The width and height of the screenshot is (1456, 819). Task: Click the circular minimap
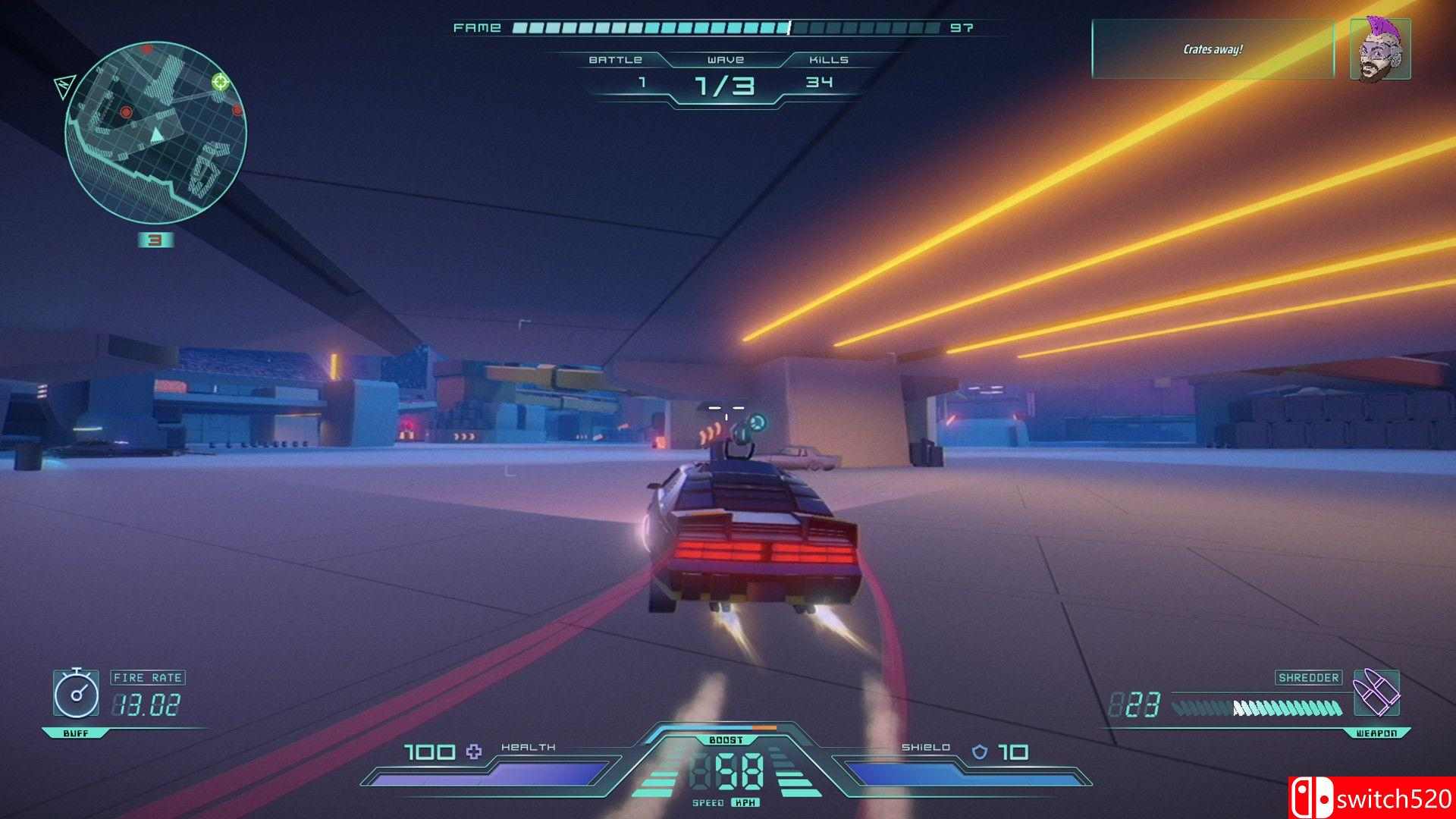pos(155,133)
